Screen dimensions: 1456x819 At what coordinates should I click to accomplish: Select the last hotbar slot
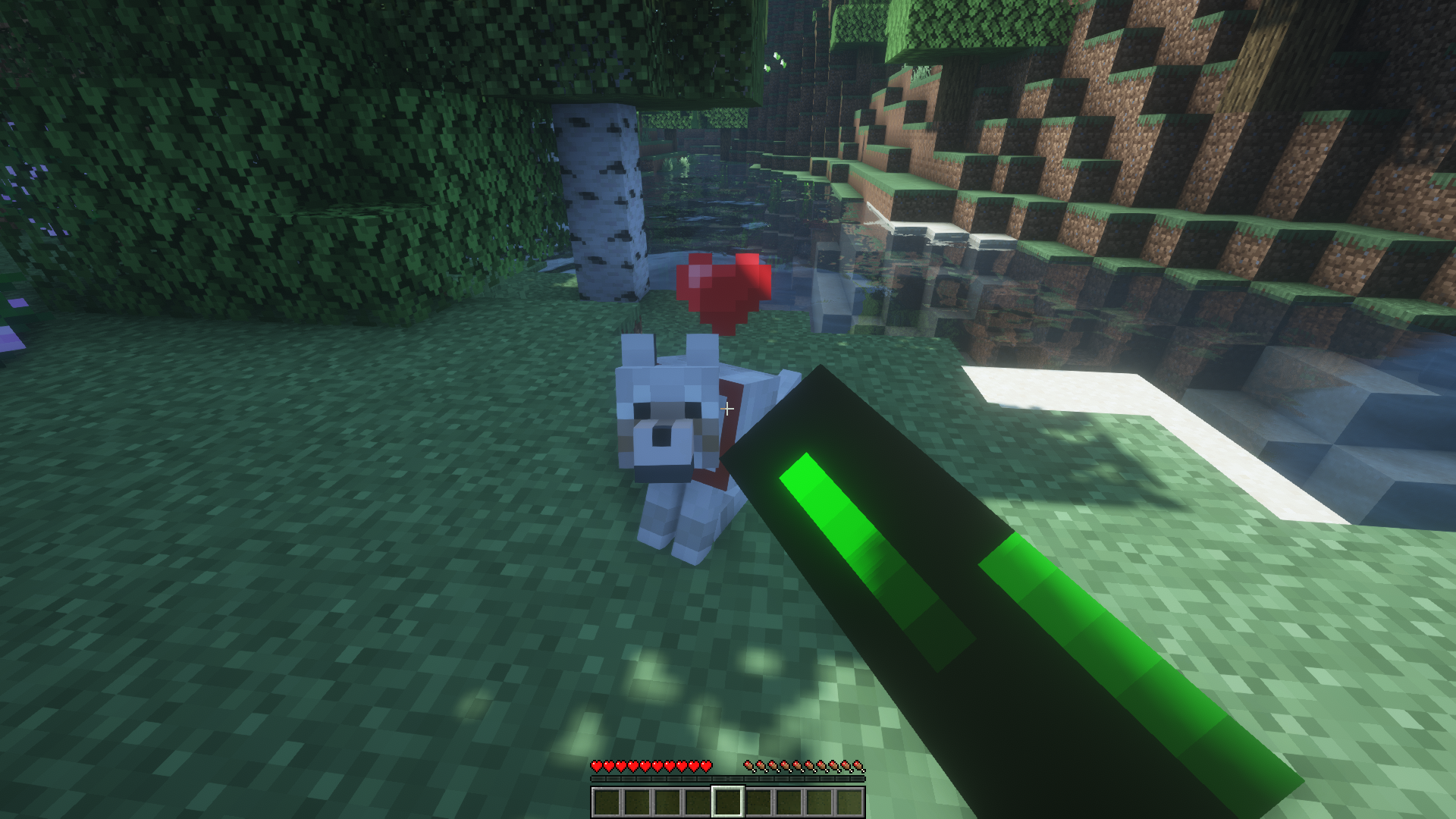click(849, 801)
